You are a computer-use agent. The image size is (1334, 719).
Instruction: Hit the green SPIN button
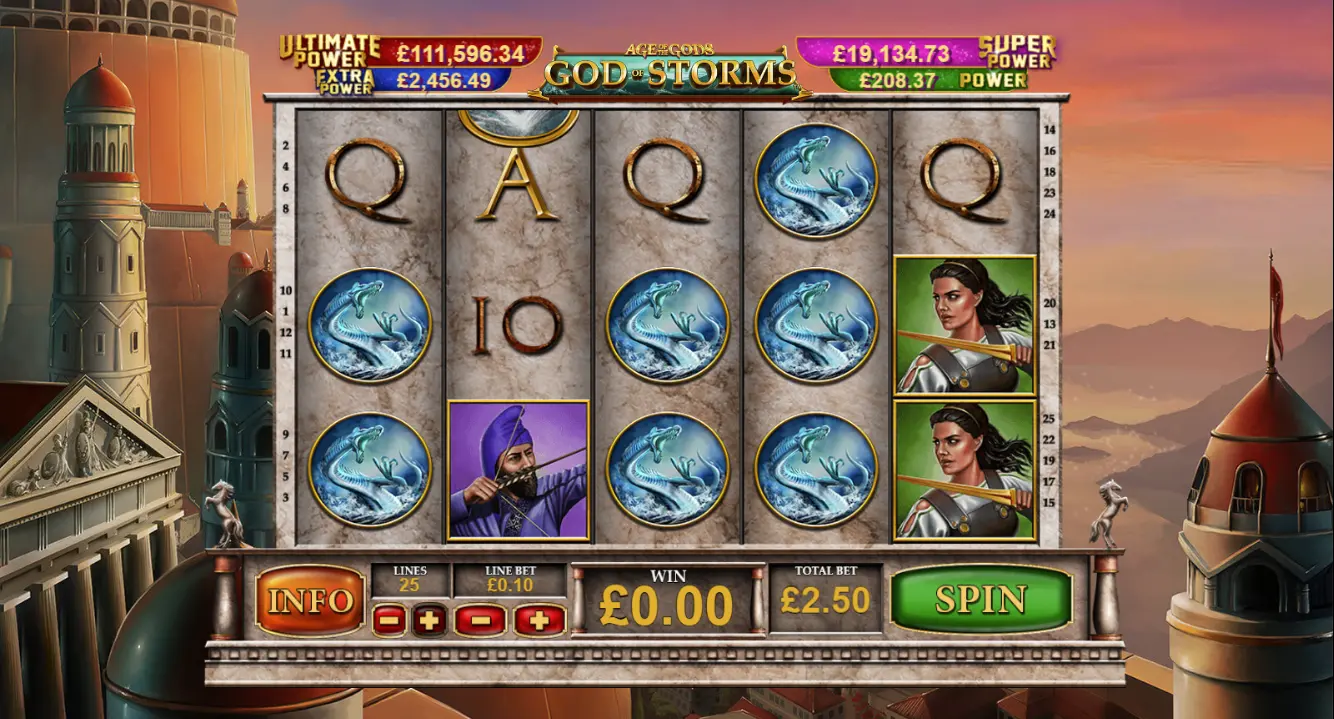980,599
